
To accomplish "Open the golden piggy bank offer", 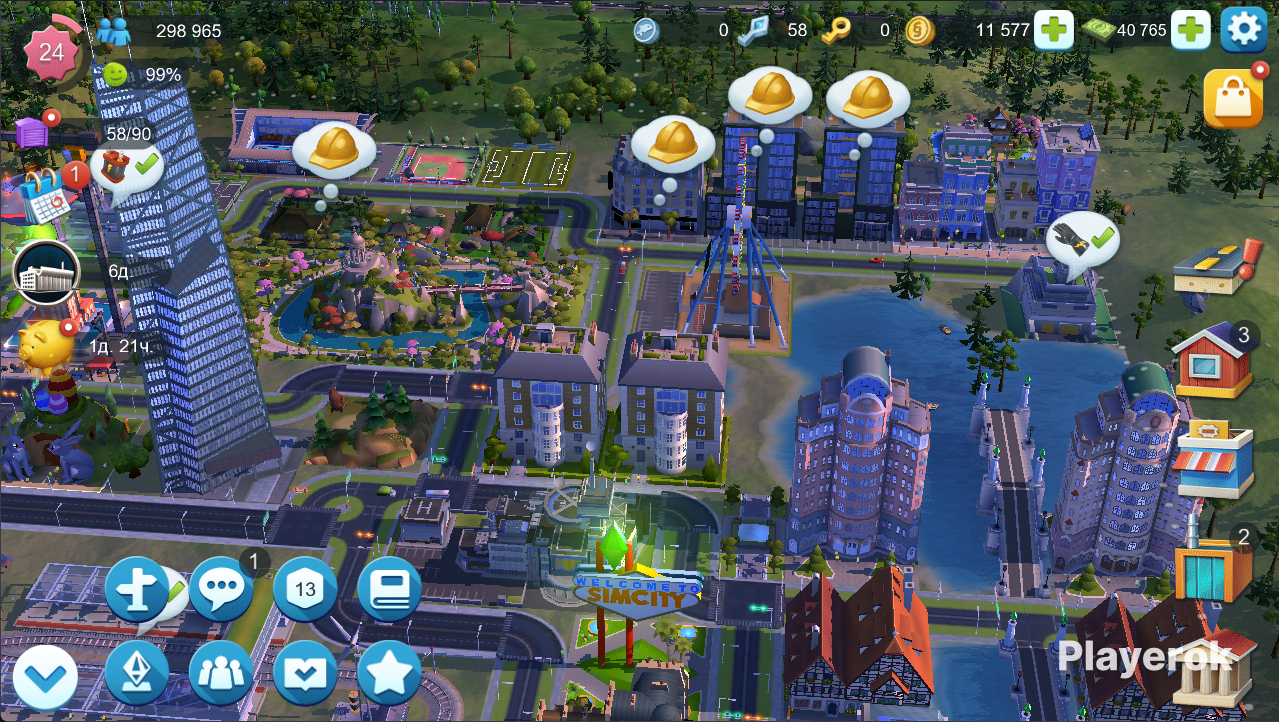I will (x=45, y=346).
